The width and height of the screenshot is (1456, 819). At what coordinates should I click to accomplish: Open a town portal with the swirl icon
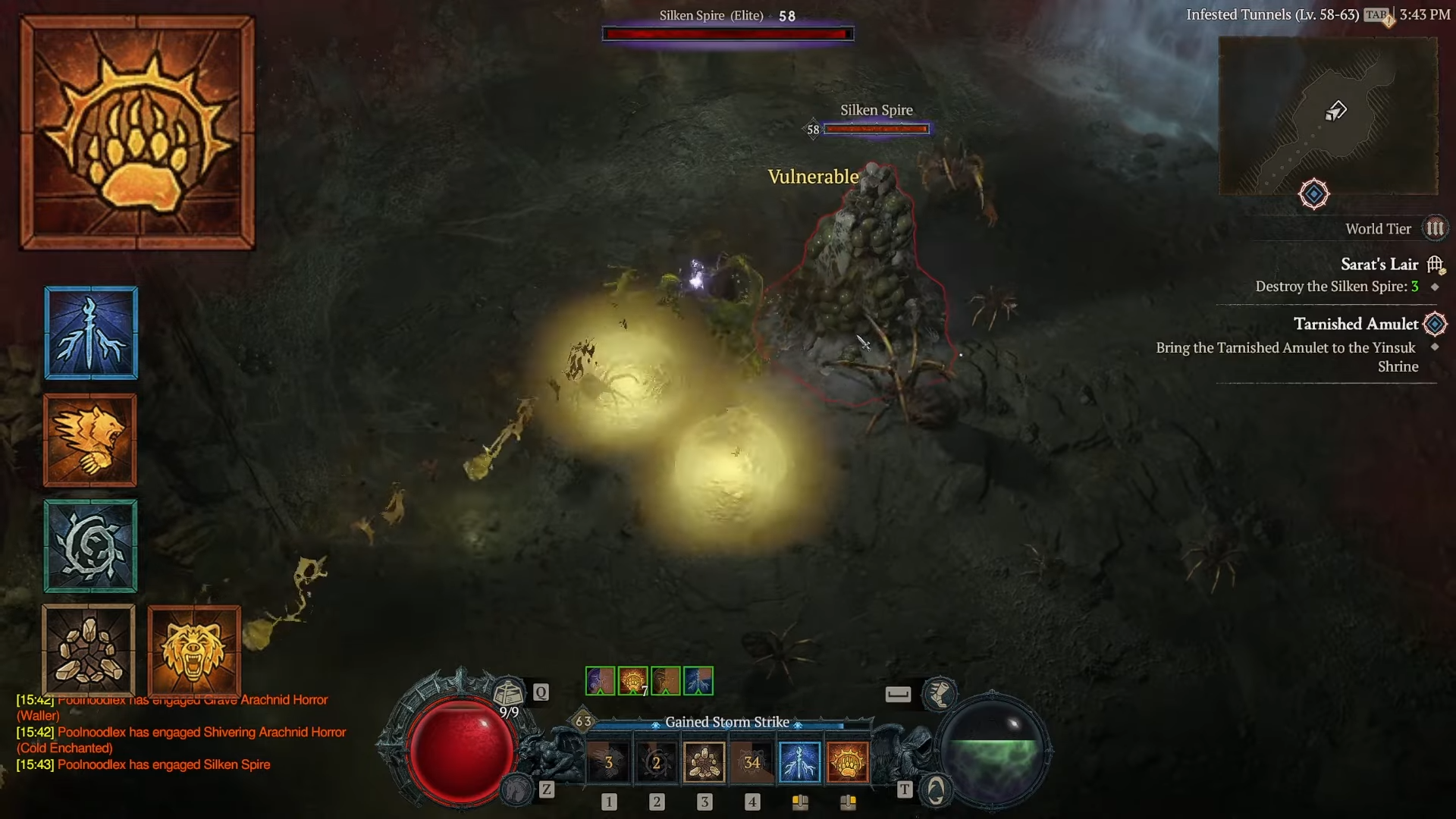pos(936,790)
